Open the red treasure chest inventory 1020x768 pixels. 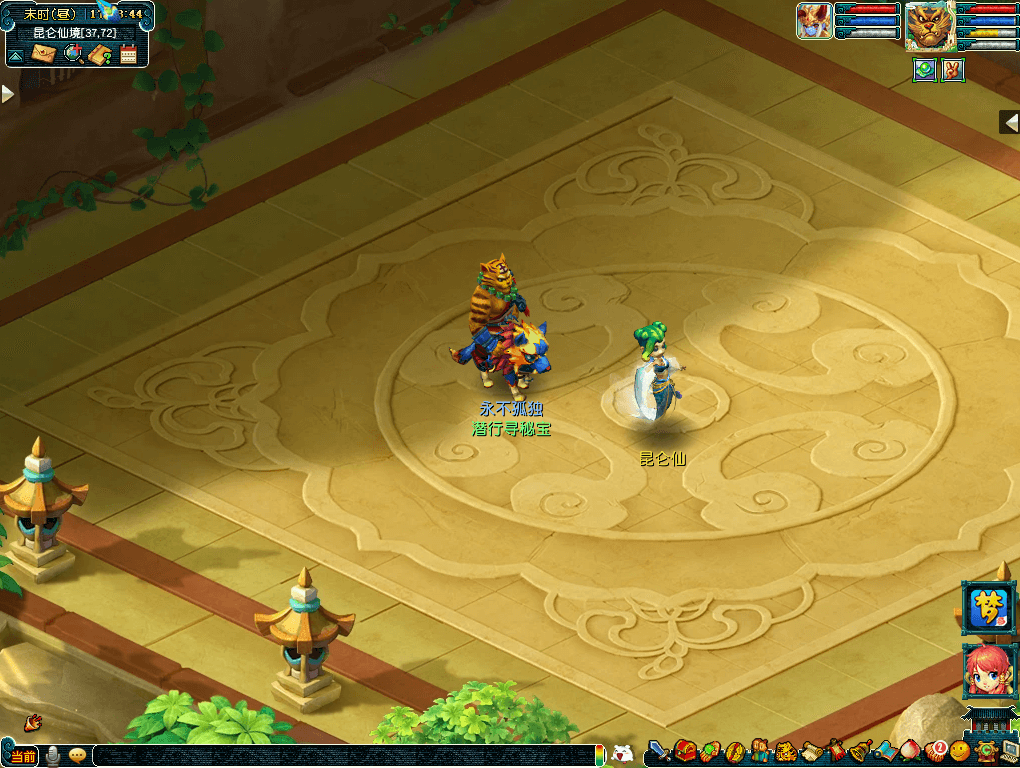click(x=685, y=751)
